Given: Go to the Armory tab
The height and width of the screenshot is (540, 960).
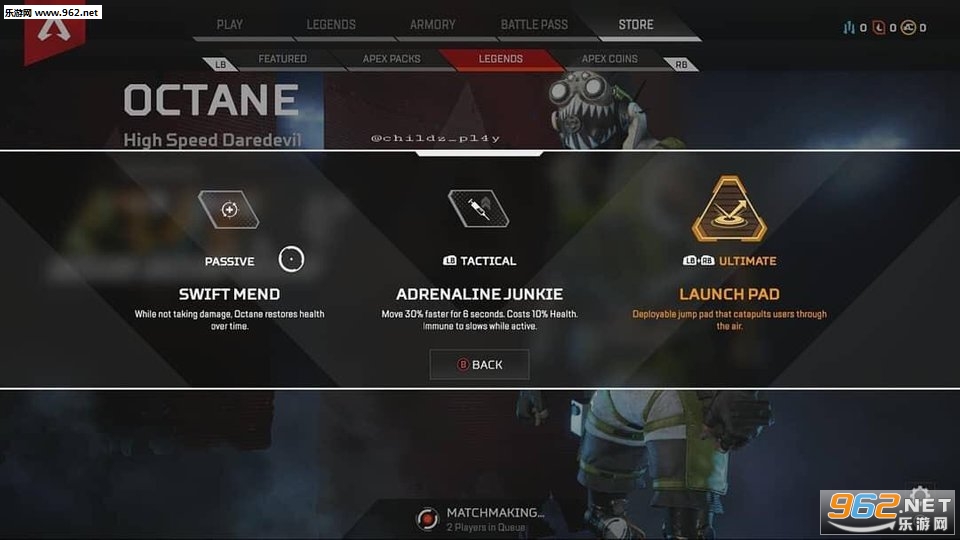Looking at the screenshot, I should point(432,24).
